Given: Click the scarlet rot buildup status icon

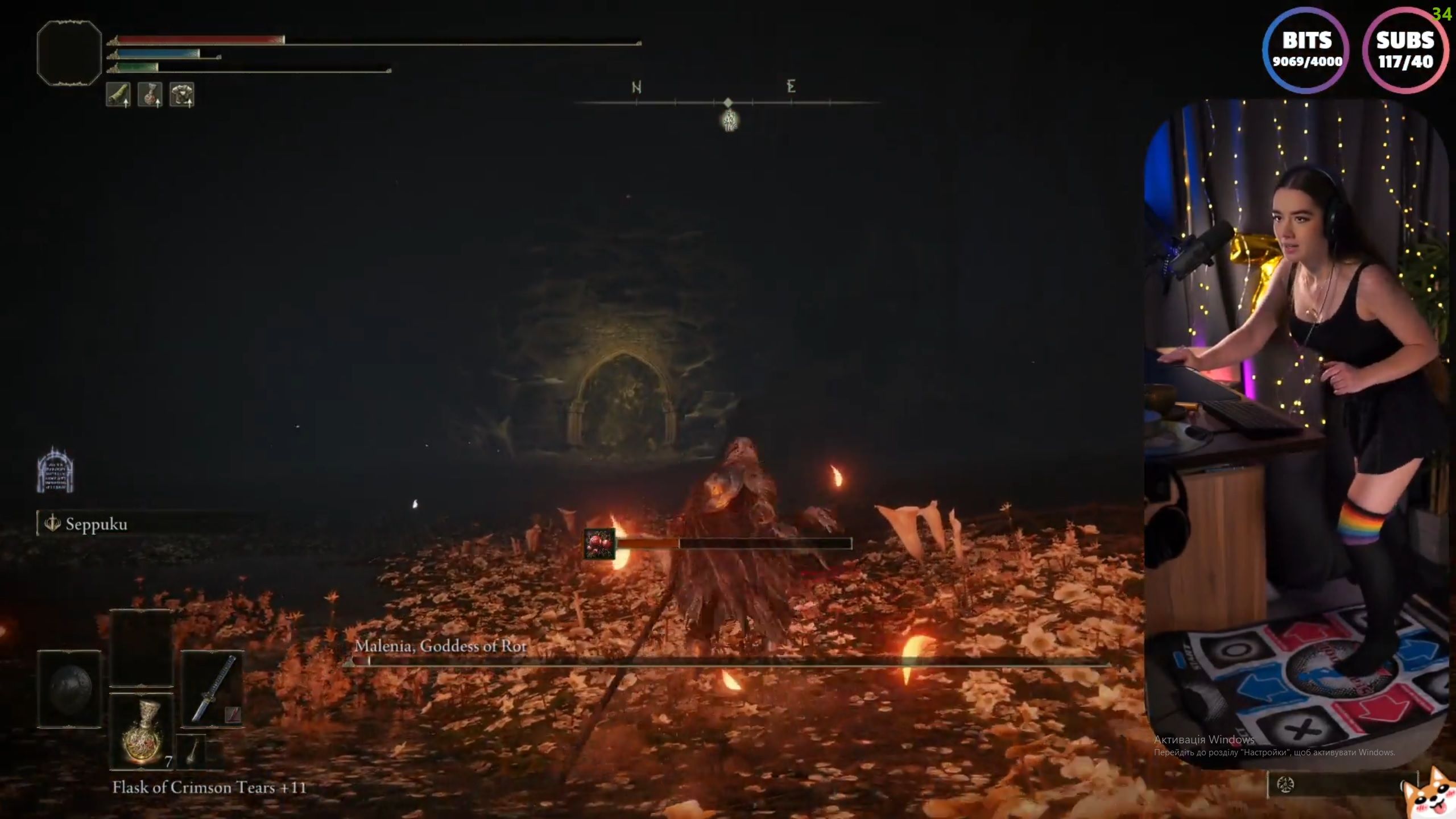Looking at the screenshot, I should tap(599, 544).
